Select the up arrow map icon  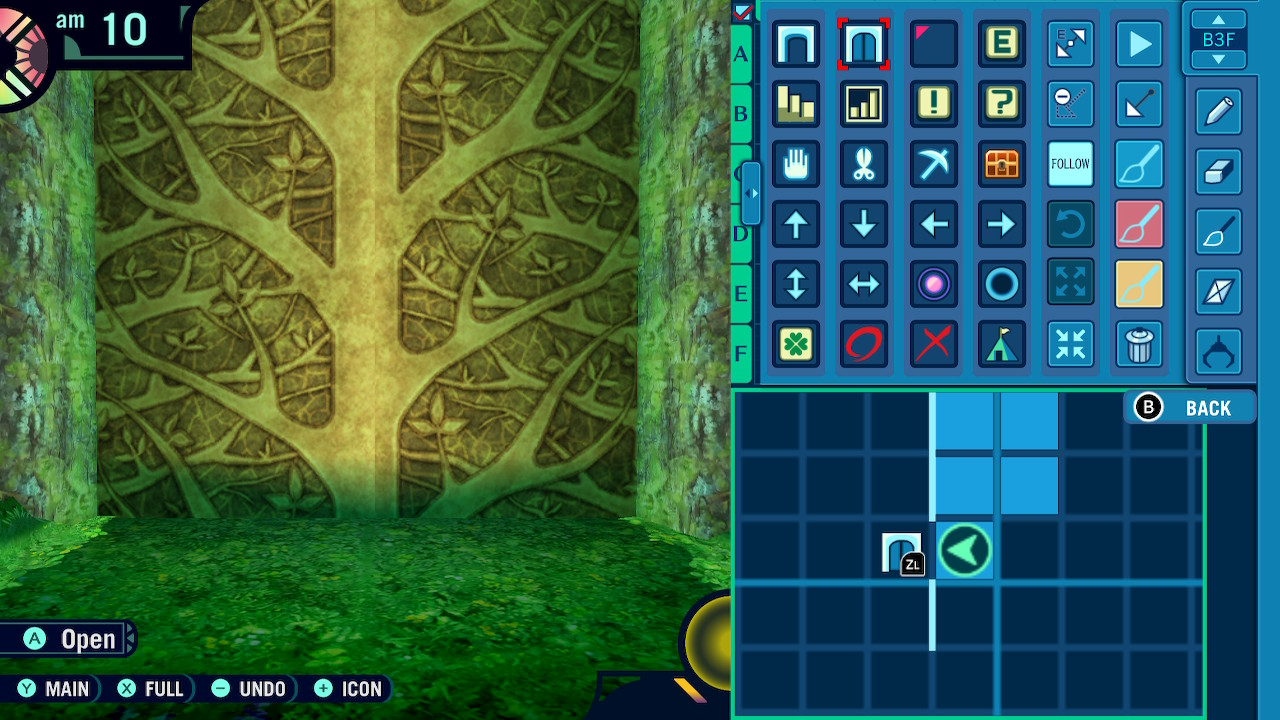pyautogui.click(x=796, y=224)
